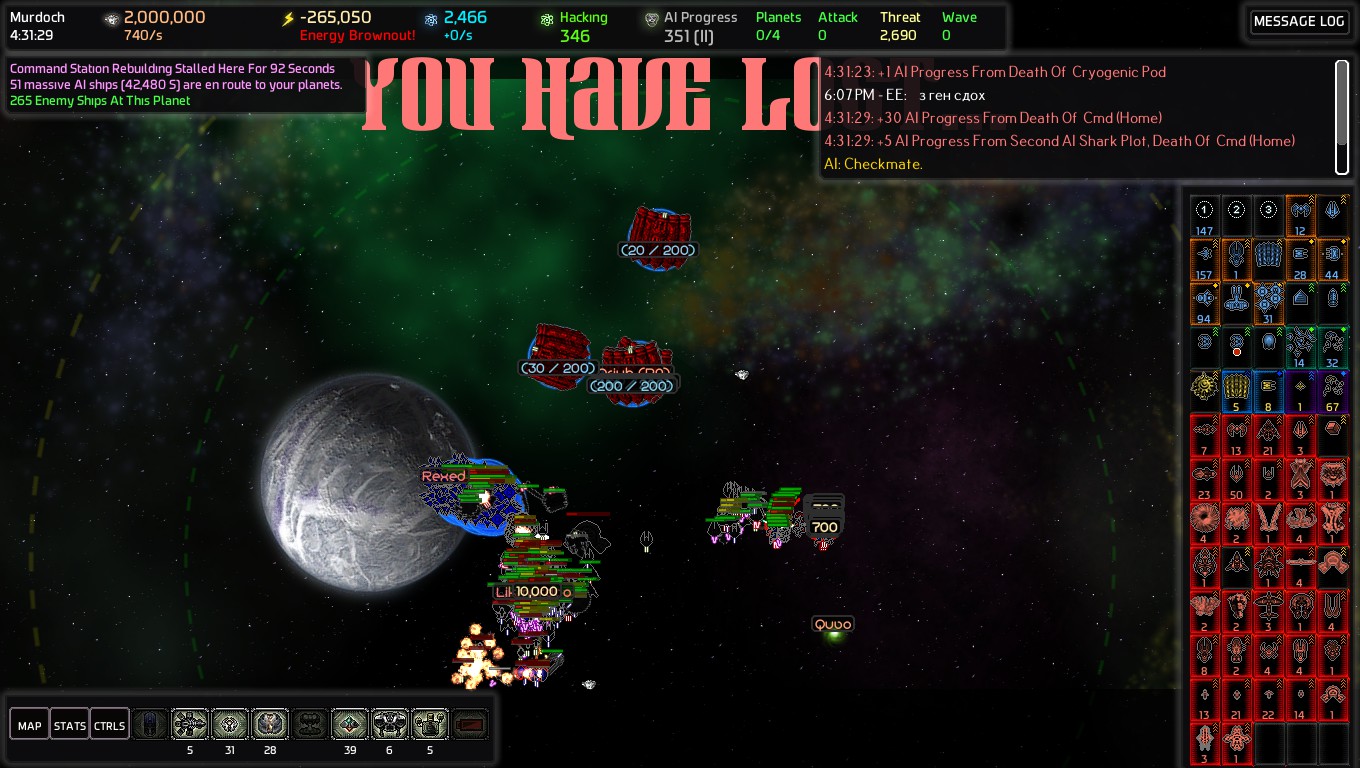The width and height of the screenshot is (1360, 768).
Task: Pick the build icon with count 31
Action: click(x=230, y=725)
